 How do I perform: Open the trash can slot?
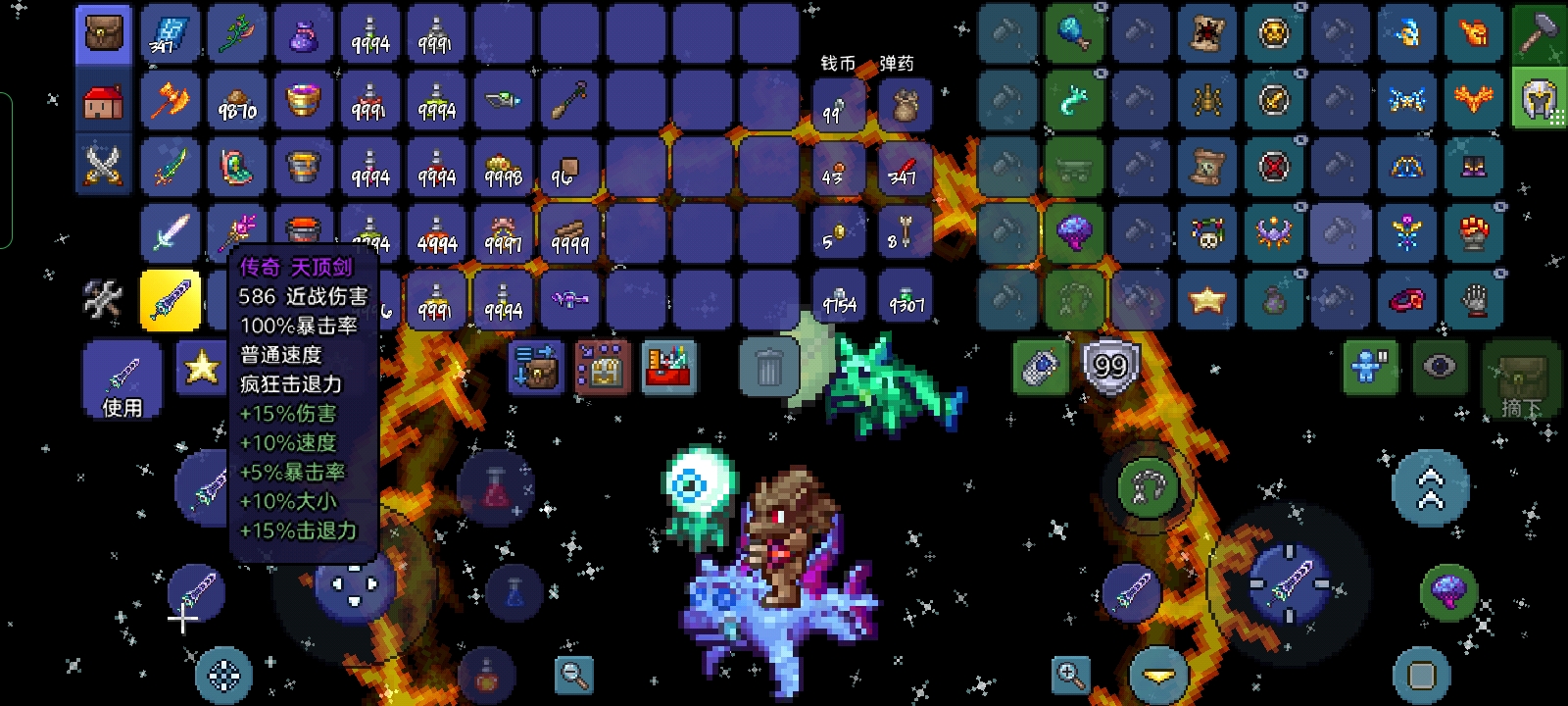click(768, 368)
